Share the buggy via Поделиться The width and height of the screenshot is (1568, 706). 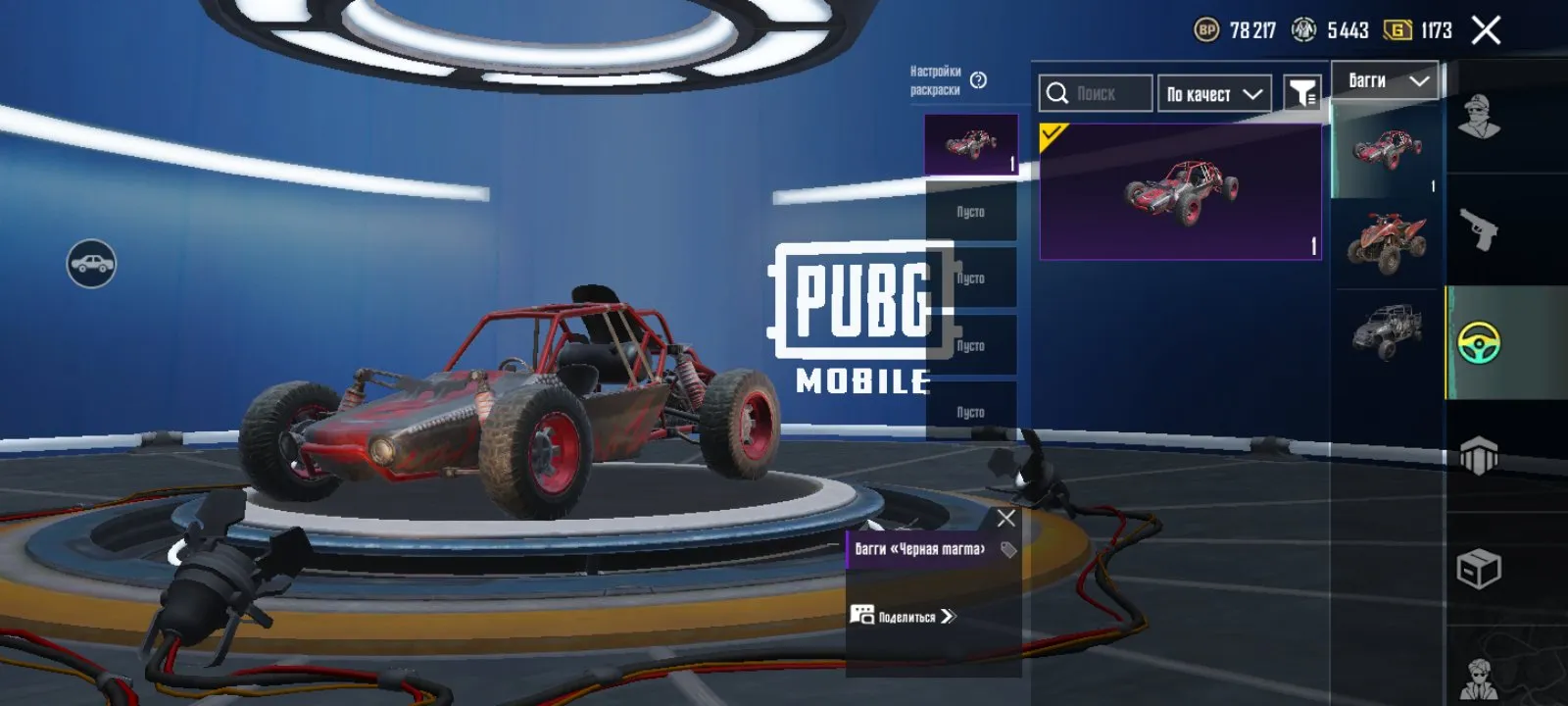pos(903,616)
